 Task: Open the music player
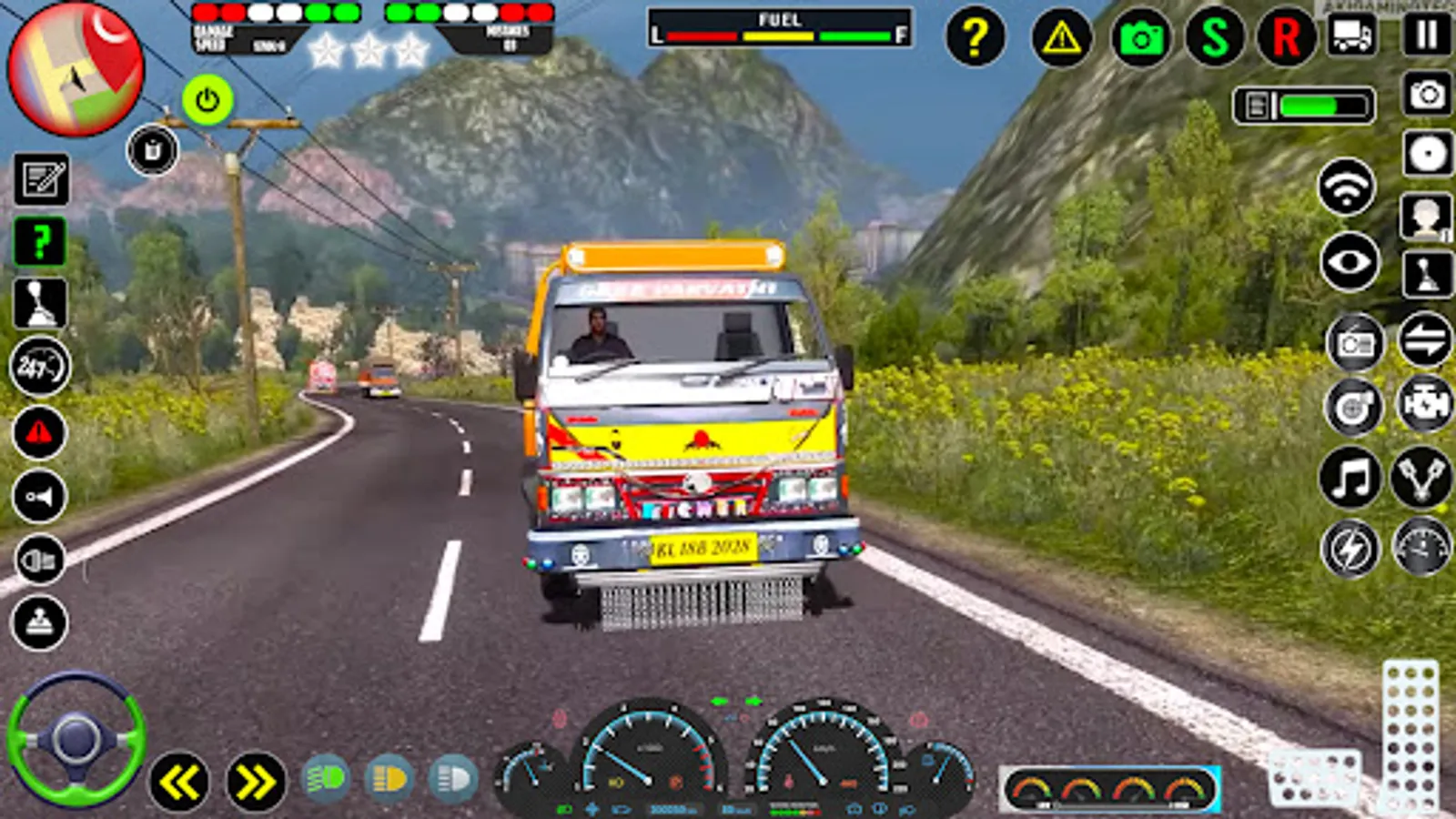1351,478
